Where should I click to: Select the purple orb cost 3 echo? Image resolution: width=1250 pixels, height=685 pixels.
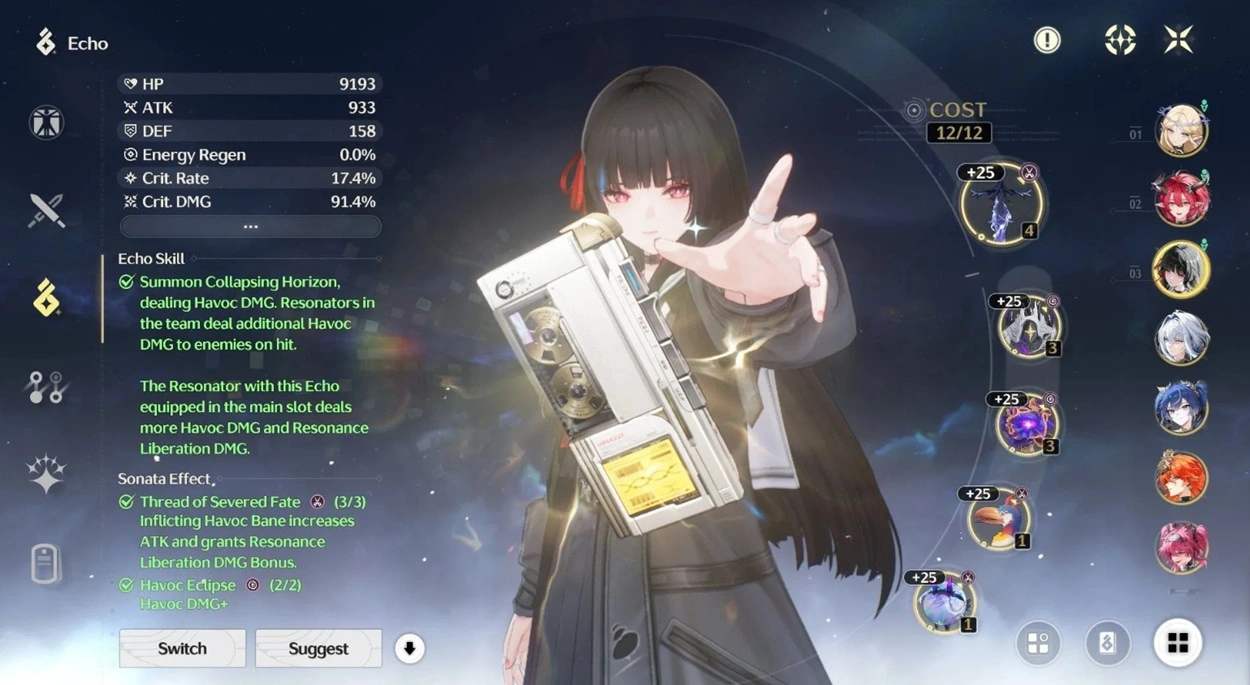click(1026, 423)
